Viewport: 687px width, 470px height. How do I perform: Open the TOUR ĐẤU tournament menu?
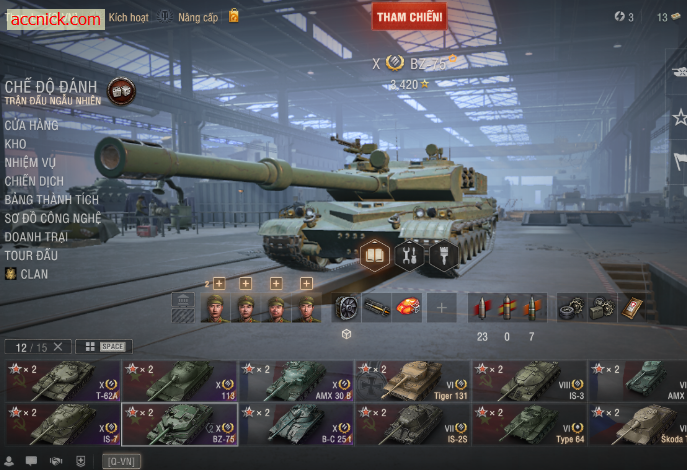click(x=32, y=254)
